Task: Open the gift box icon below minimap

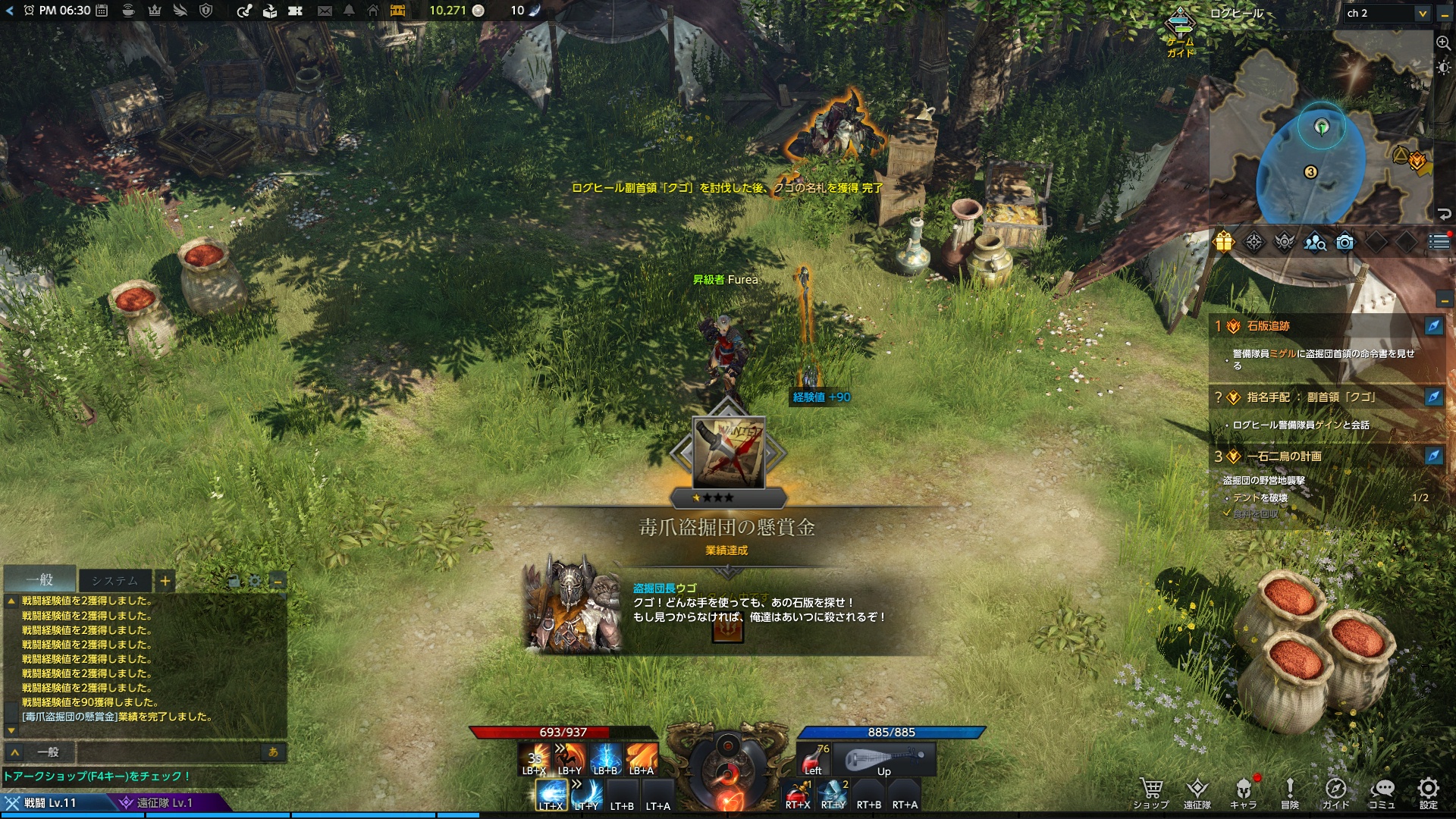Action: click(1224, 242)
